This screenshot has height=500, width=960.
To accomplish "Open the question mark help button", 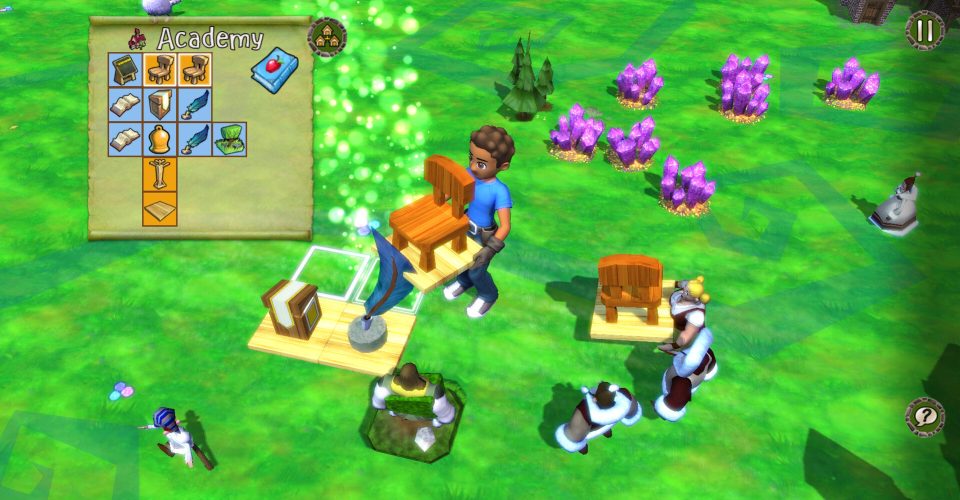I will [924, 415].
